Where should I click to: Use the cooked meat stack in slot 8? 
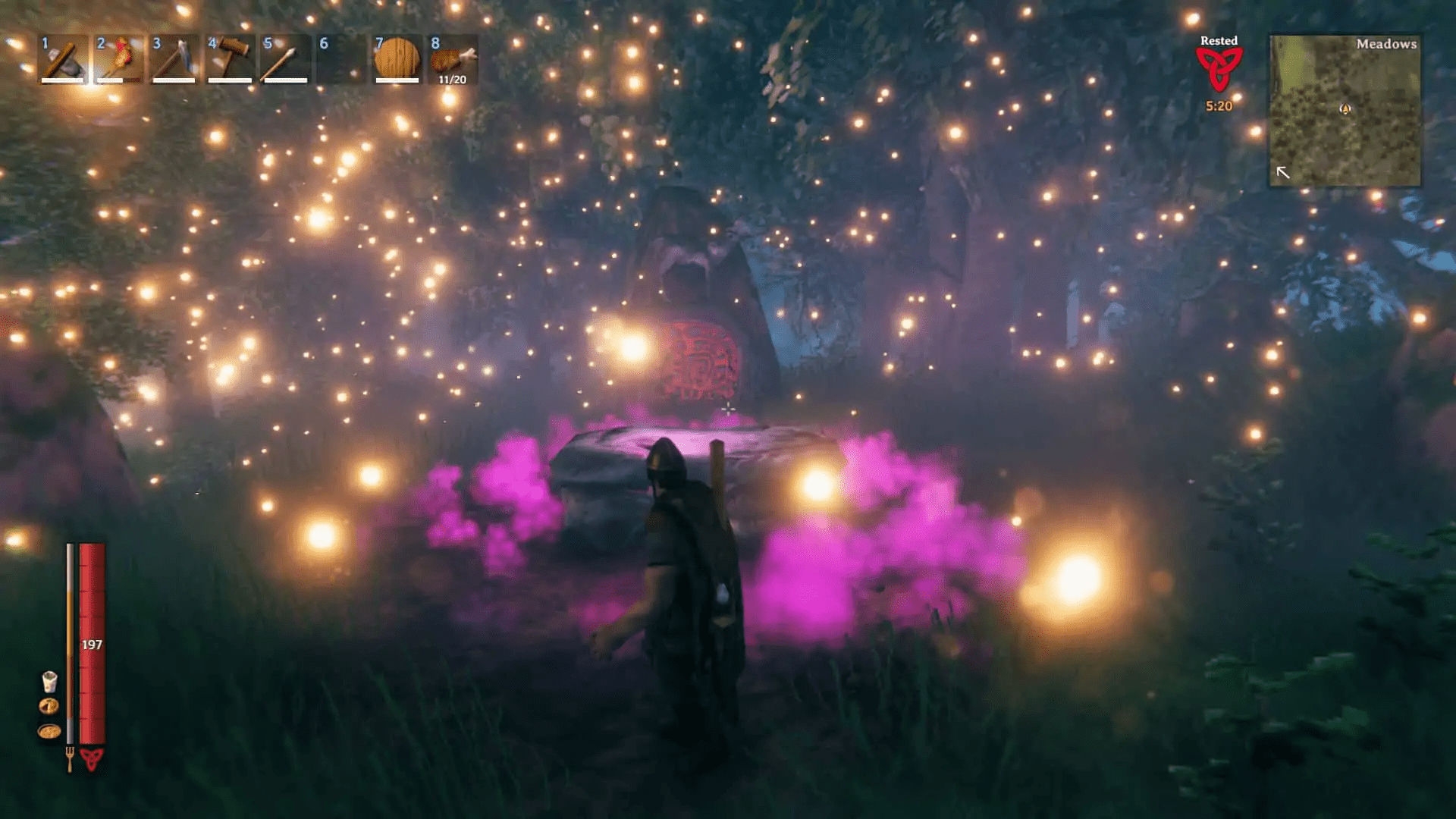(x=453, y=59)
